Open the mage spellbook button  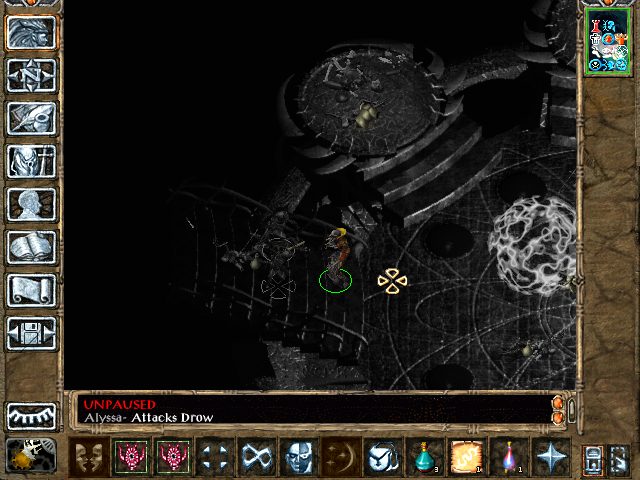coord(32,247)
